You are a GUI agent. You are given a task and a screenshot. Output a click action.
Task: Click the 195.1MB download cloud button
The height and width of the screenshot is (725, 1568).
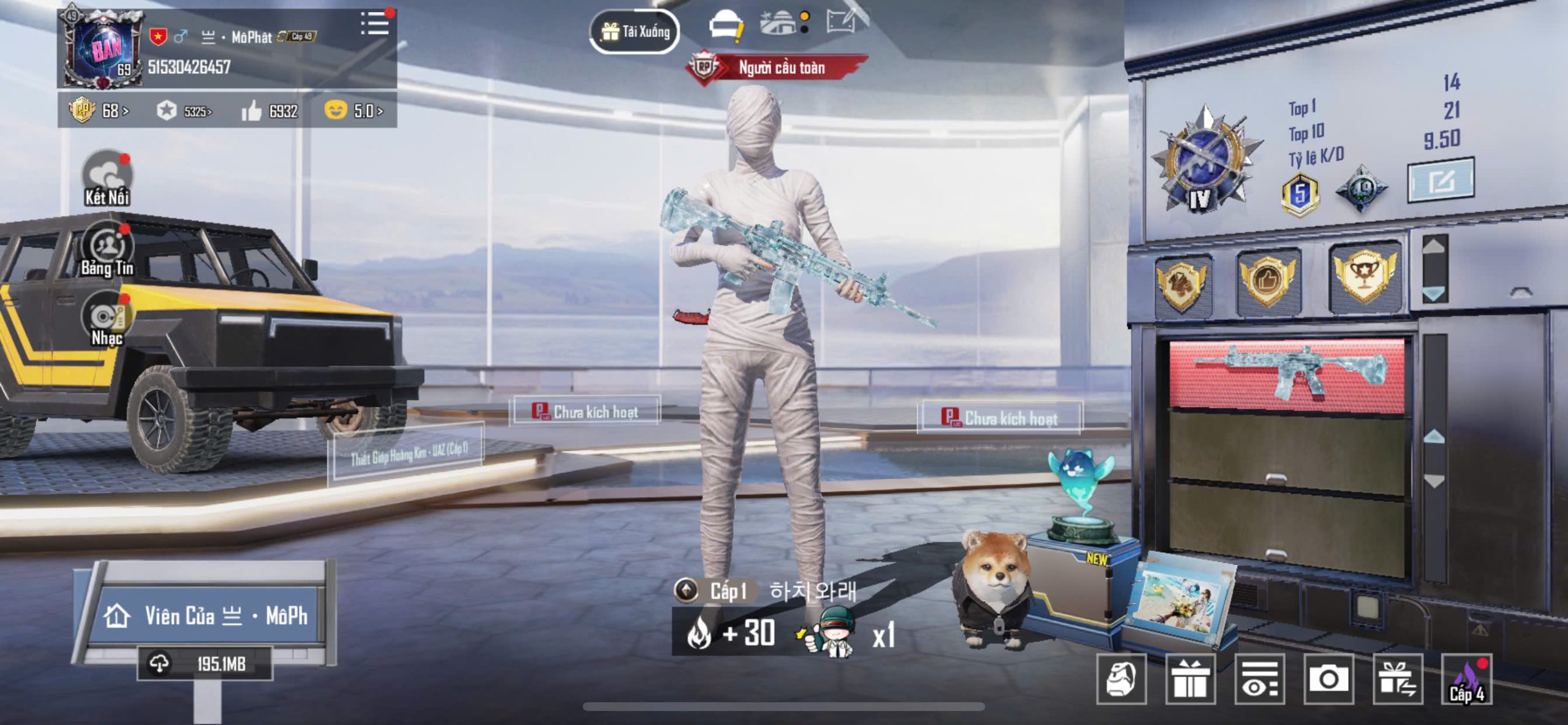point(205,663)
